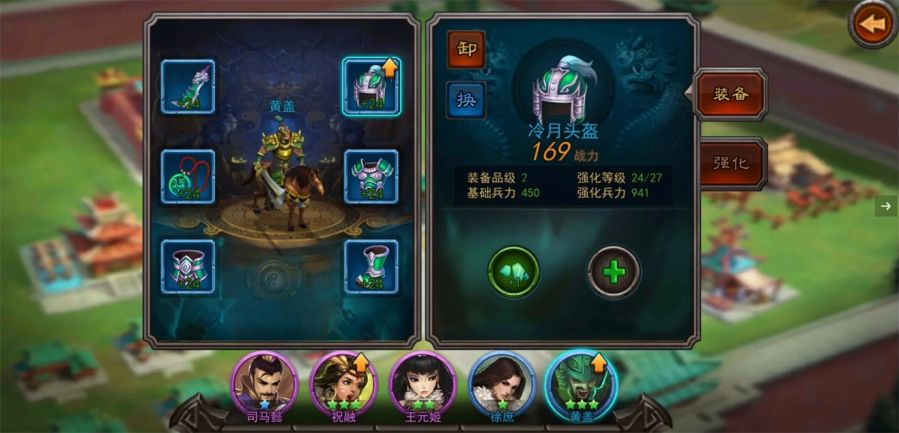Image resolution: width=899 pixels, height=433 pixels.
Task: Go back with the orange arrow button
Action: coord(873,25)
